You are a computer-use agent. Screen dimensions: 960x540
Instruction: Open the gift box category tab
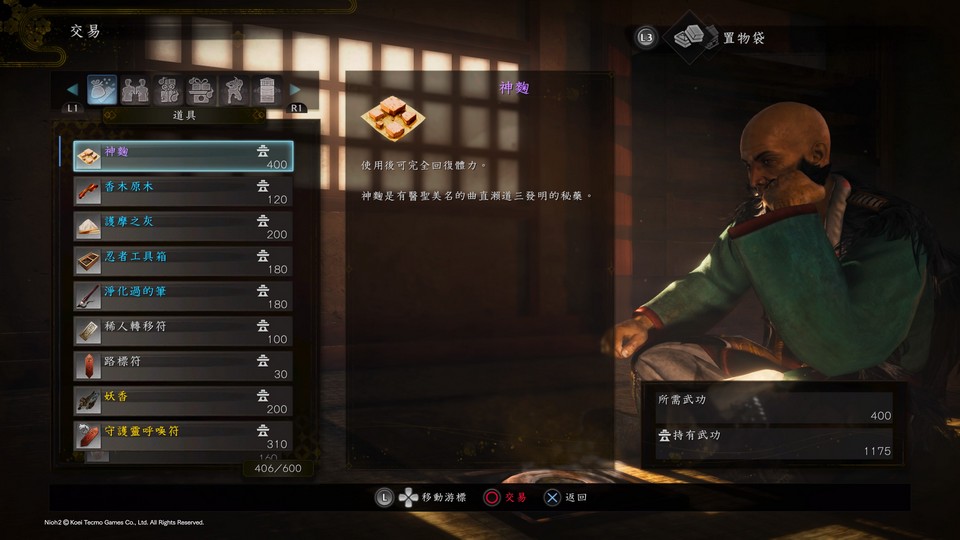(x=201, y=90)
